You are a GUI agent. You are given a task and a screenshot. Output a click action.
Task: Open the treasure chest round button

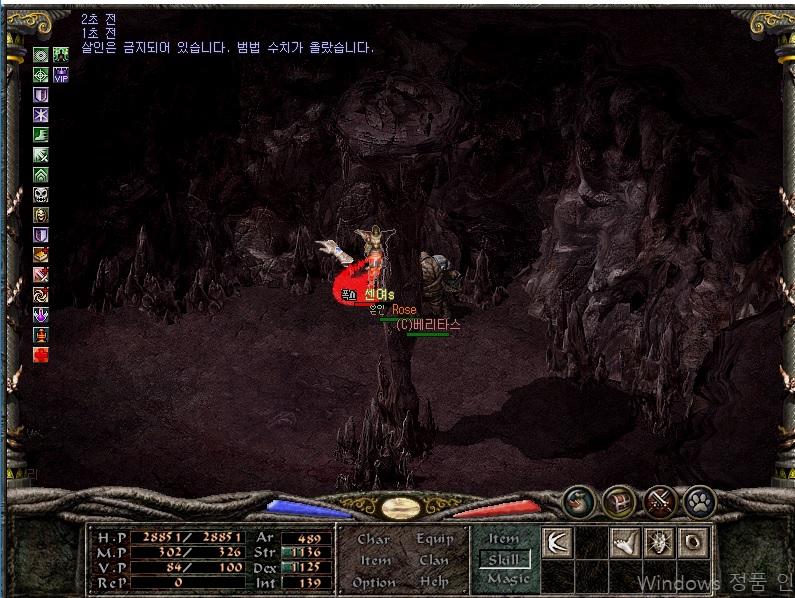(x=620, y=500)
